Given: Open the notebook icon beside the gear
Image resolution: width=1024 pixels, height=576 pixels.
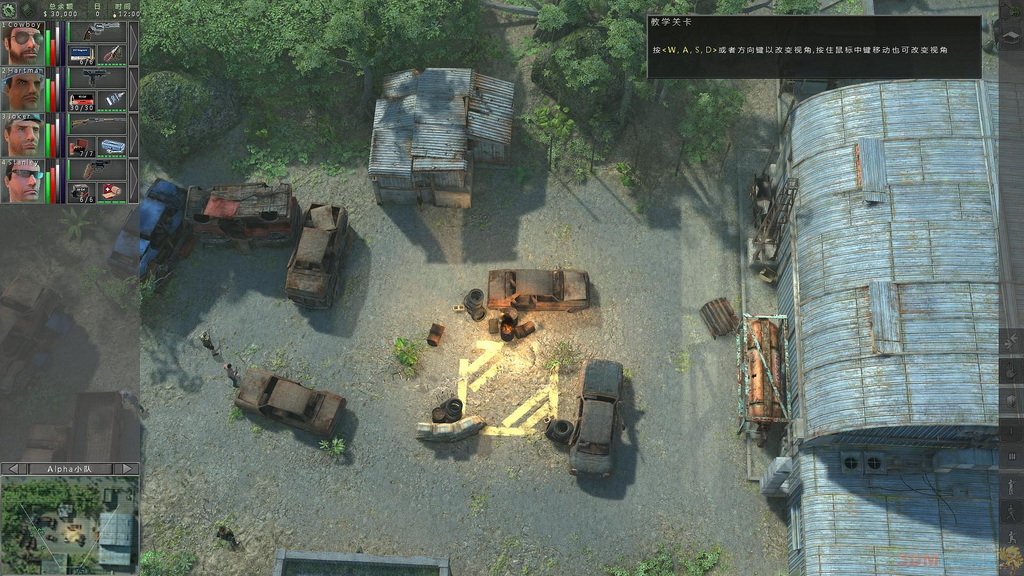Looking at the screenshot, I should (x=29, y=9).
